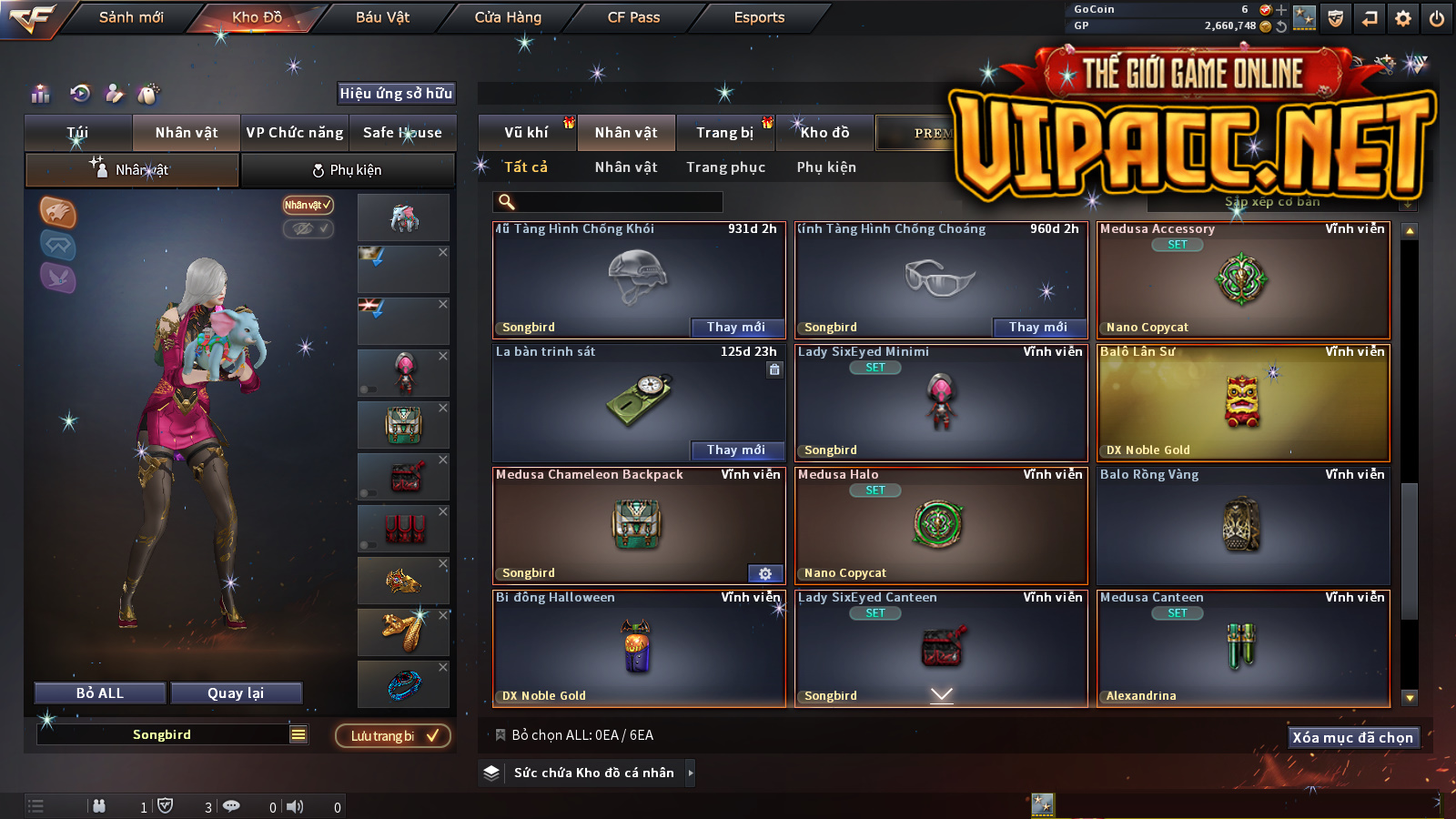The height and width of the screenshot is (819, 1456).
Task: Renew the La bàn trinh sát compass
Action: 736,450
